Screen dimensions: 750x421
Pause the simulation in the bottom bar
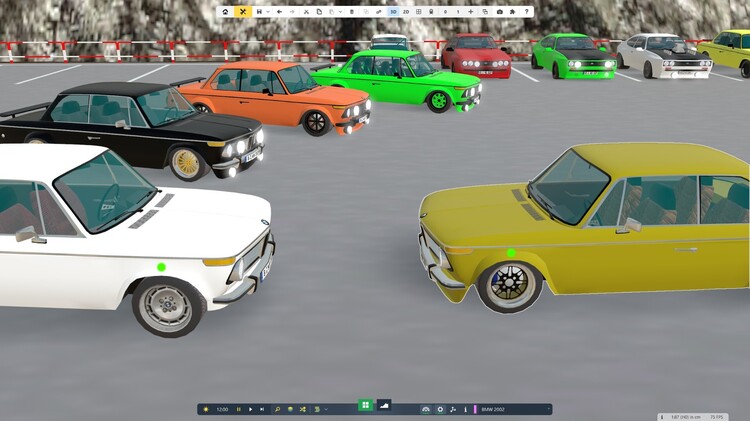[238, 409]
